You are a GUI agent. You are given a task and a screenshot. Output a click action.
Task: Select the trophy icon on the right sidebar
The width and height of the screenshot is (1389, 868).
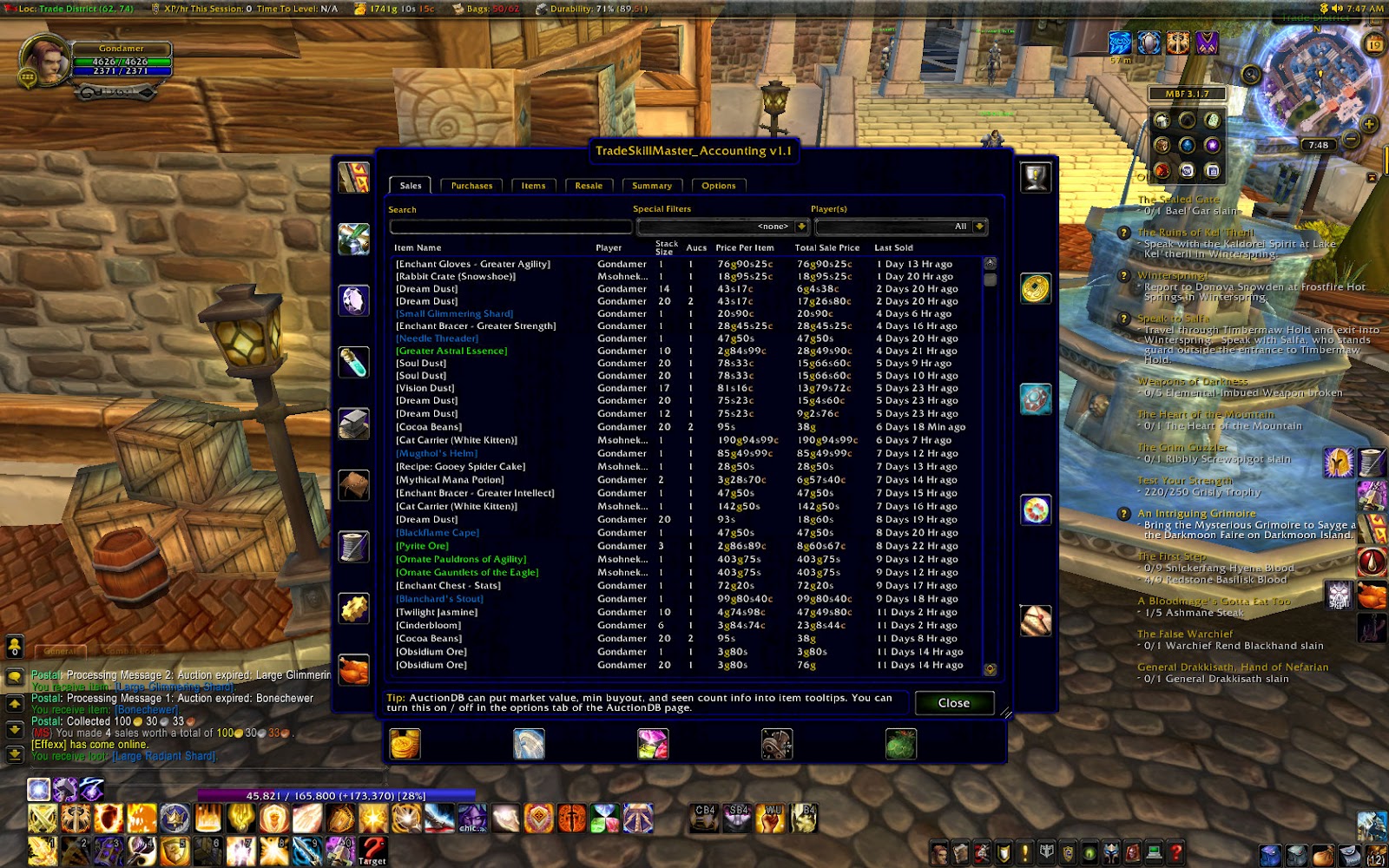tap(1036, 178)
